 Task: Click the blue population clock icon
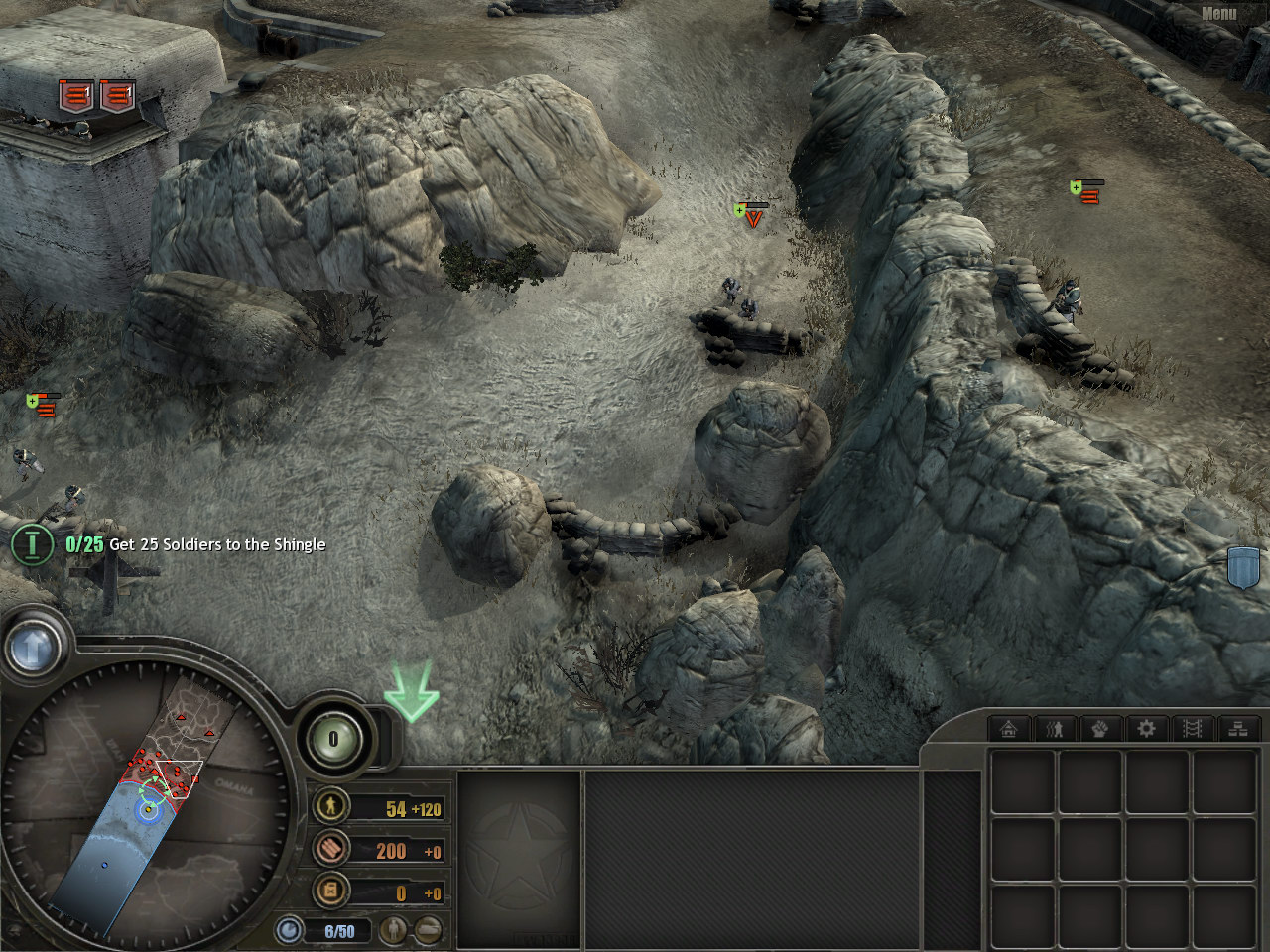(x=290, y=930)
